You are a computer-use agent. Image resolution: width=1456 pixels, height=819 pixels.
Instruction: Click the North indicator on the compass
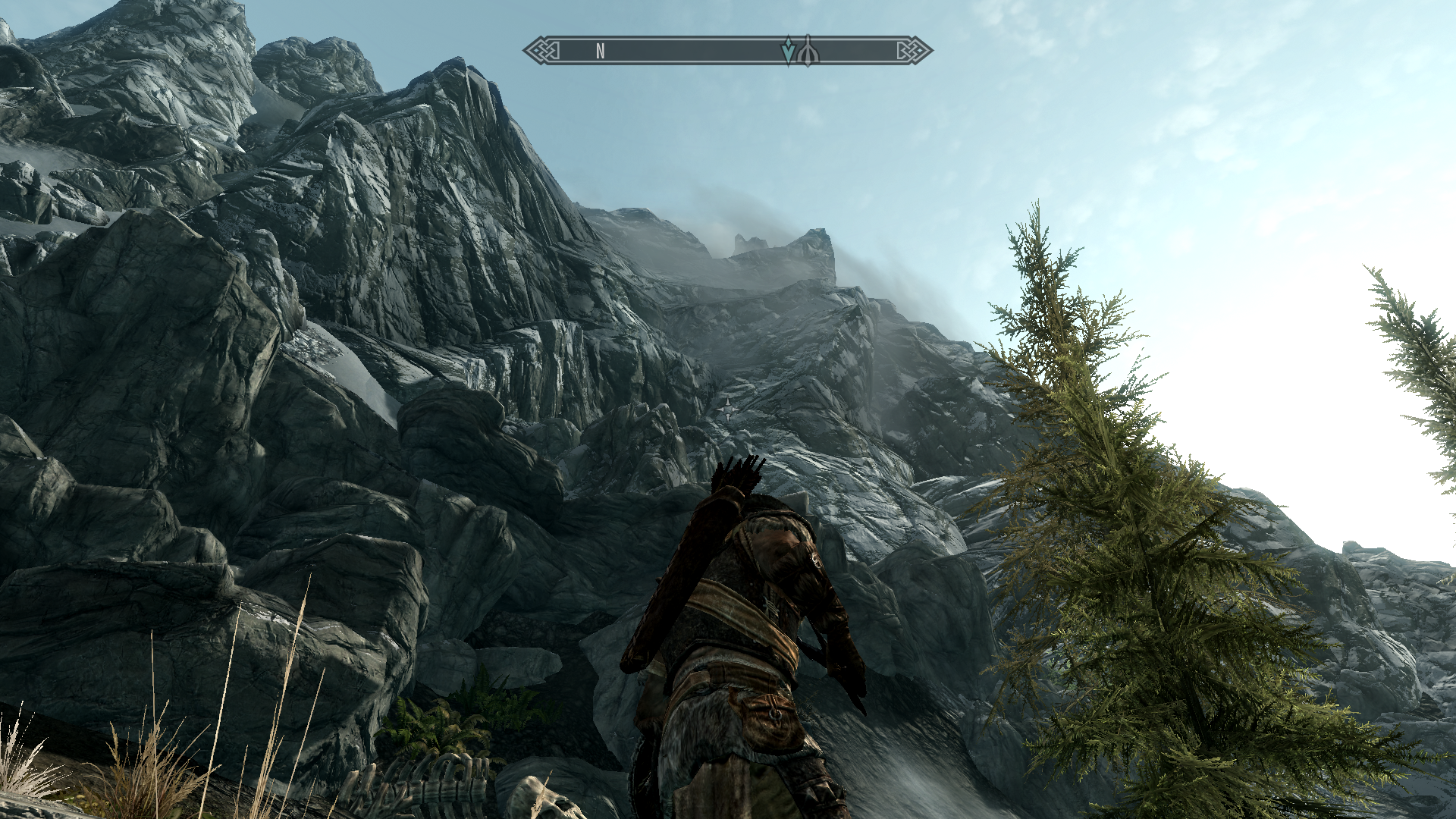[600, 51]
